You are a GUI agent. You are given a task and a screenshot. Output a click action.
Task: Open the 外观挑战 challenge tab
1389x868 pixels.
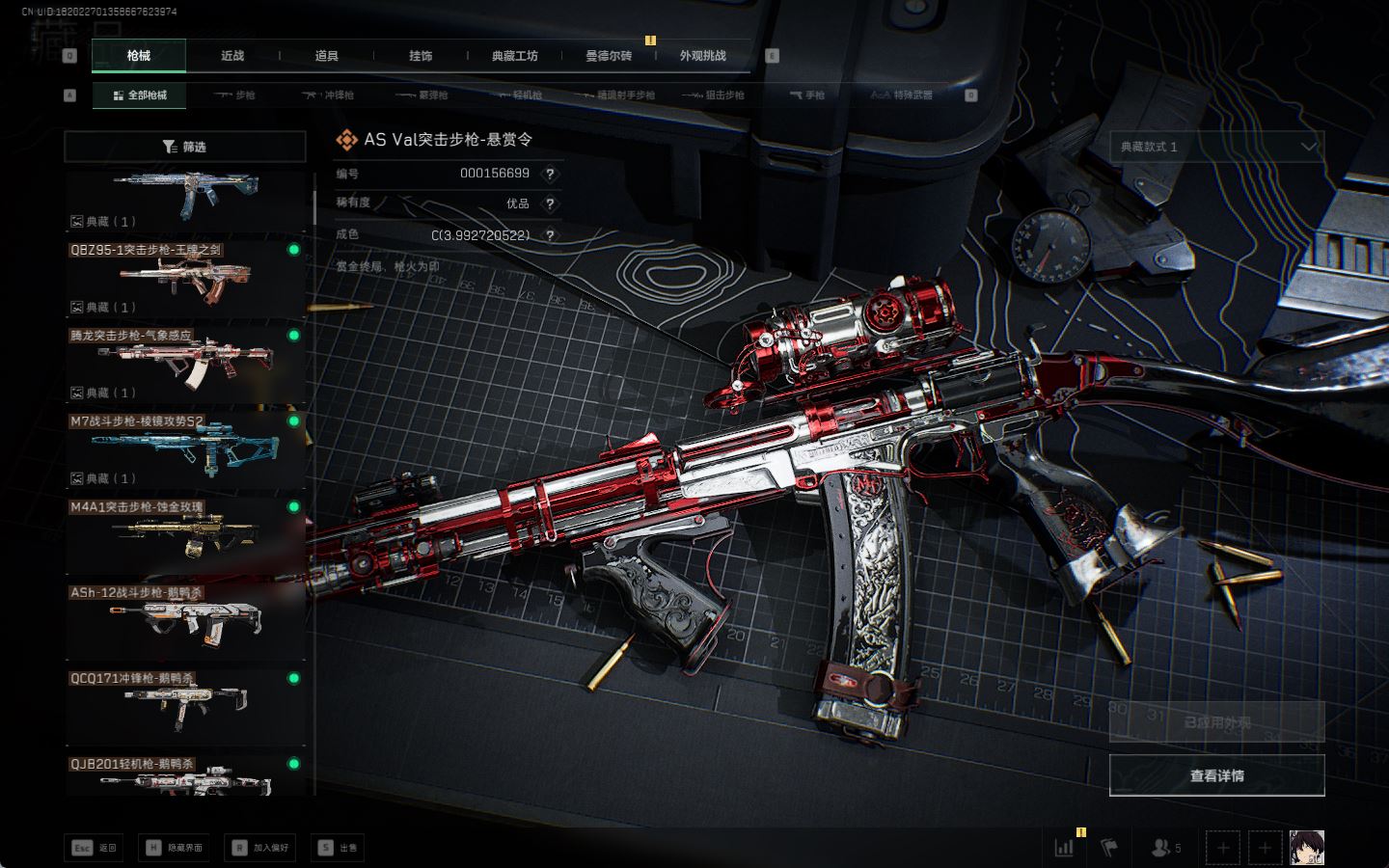[702, 56]
